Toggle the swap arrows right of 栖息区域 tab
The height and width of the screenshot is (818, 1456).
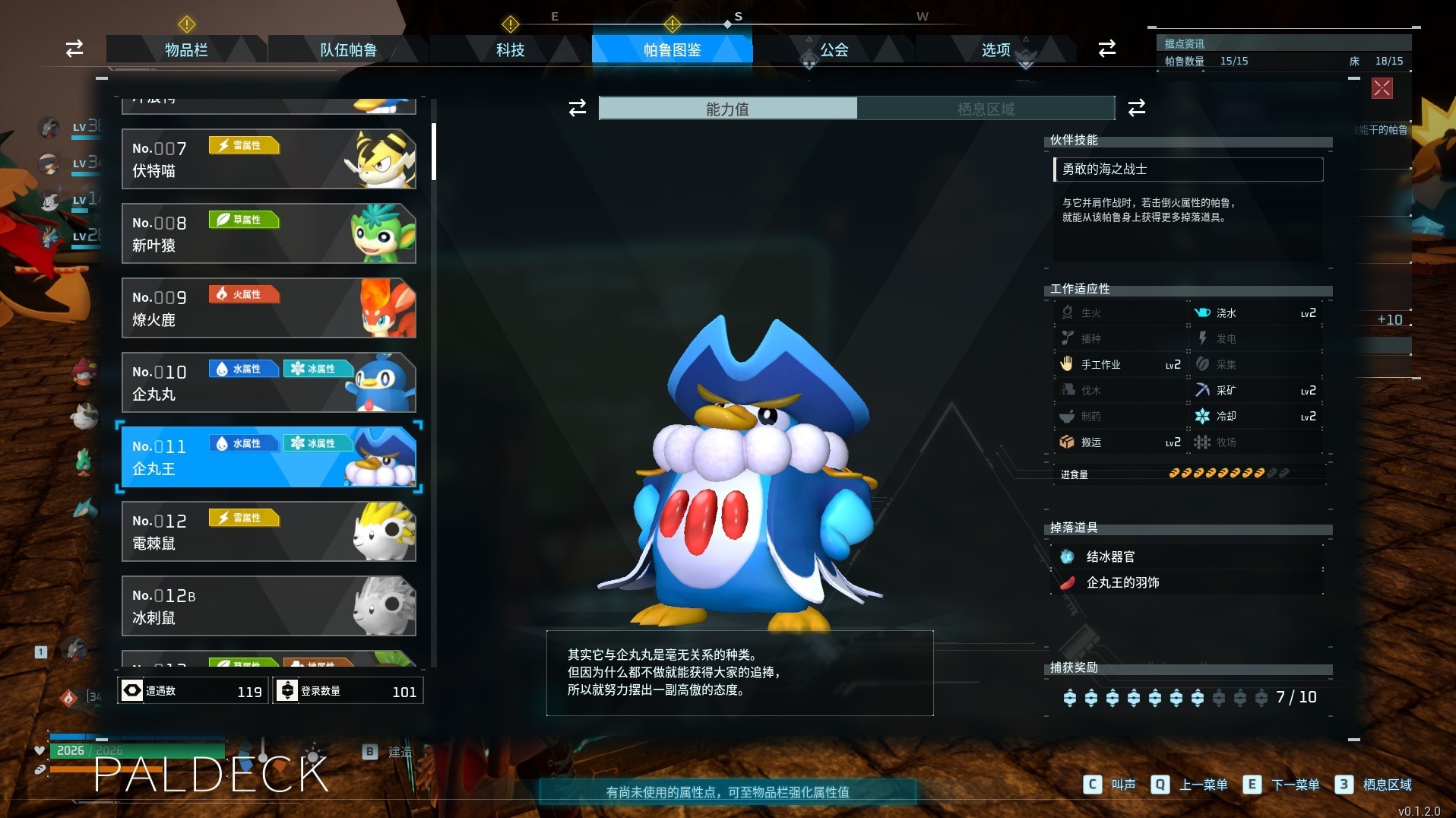[x=1136, y=109]
